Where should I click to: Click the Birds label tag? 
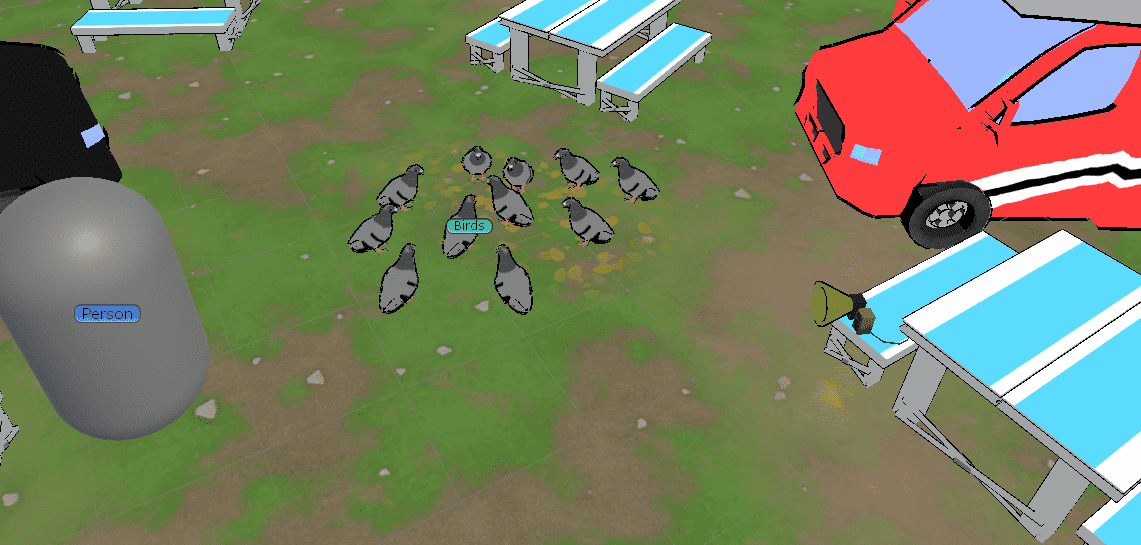click(x=469, y=226)
